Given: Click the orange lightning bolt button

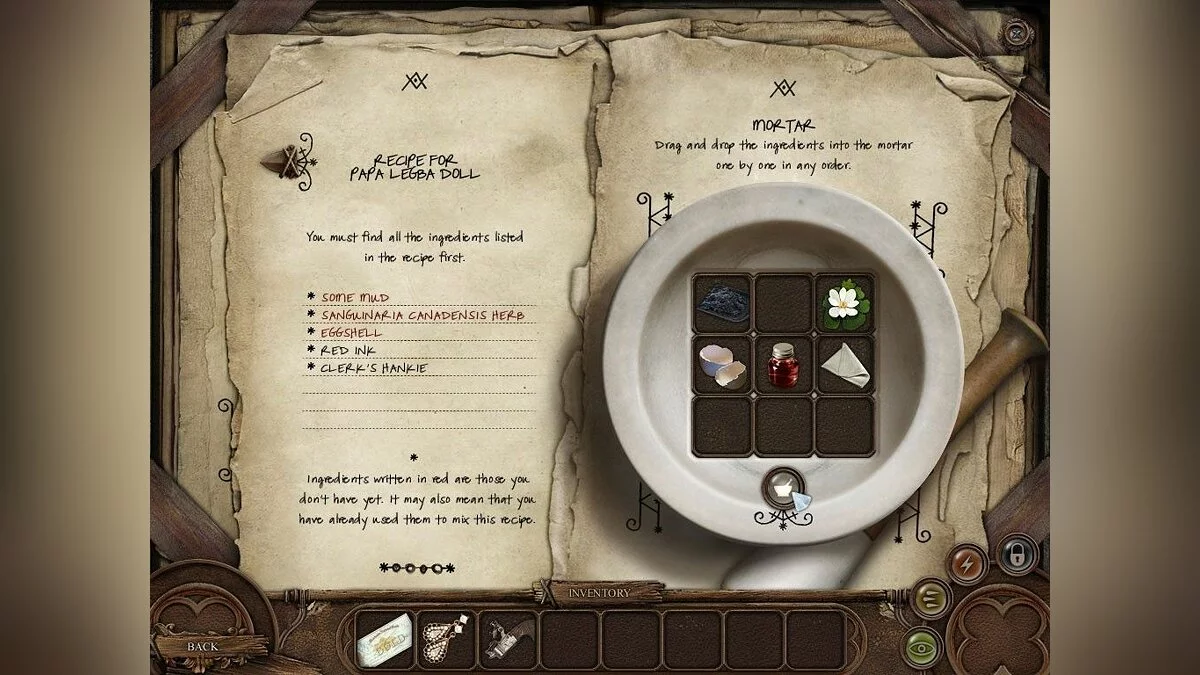Looking at the screenshot, I should 967,563.
